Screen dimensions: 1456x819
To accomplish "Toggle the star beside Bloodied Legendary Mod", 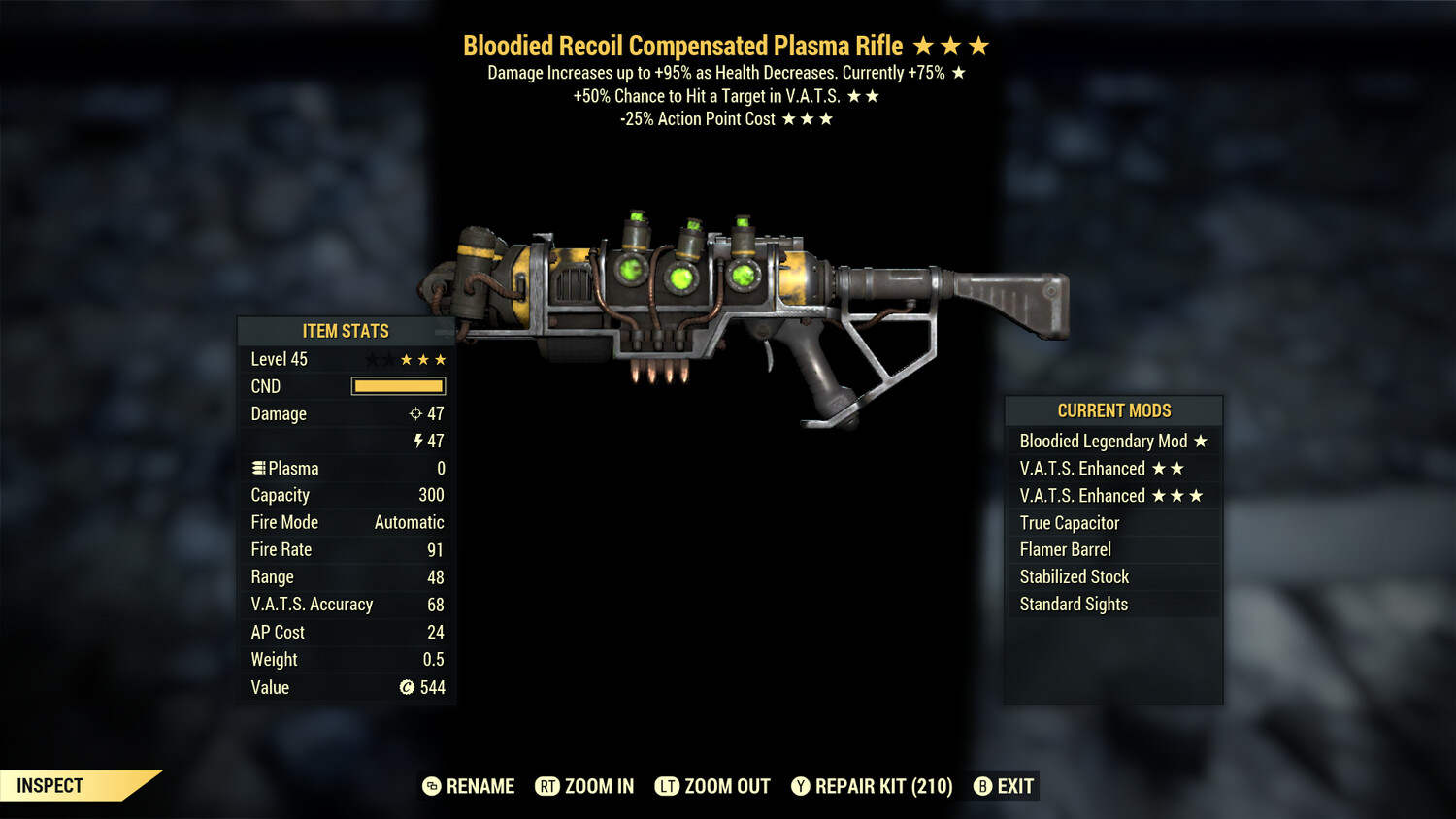I will pyautogui.click(x=1203, y=441).
